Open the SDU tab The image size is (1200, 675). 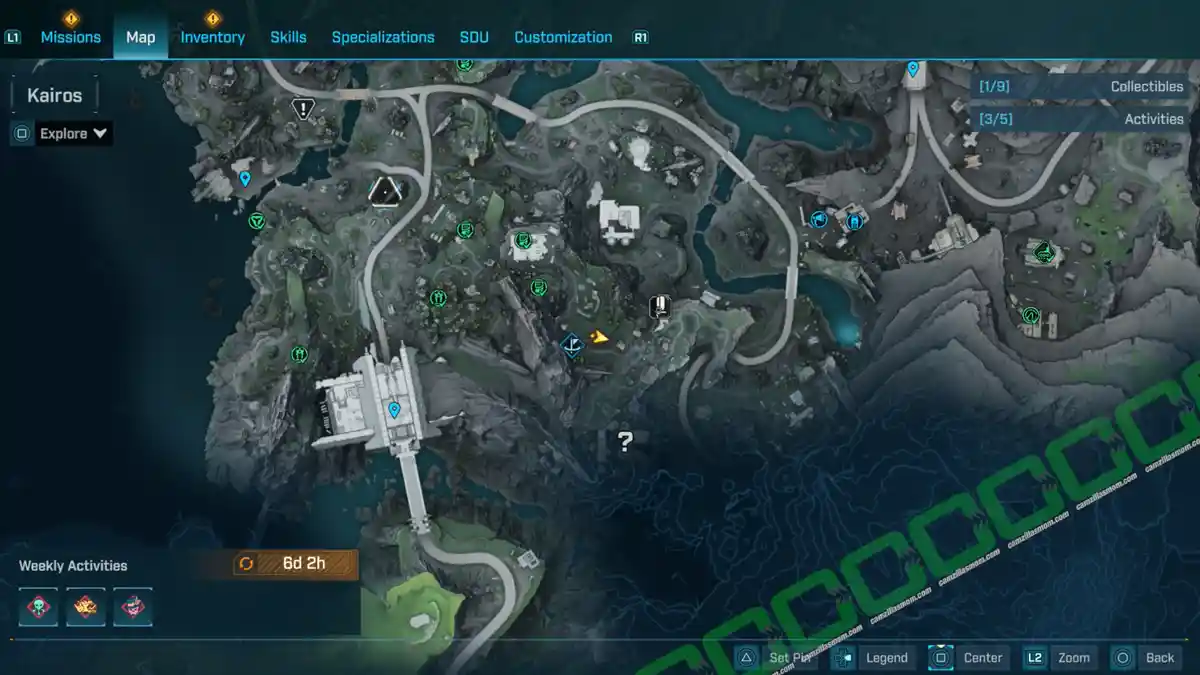pyautogui.click(x=474, y=37)
